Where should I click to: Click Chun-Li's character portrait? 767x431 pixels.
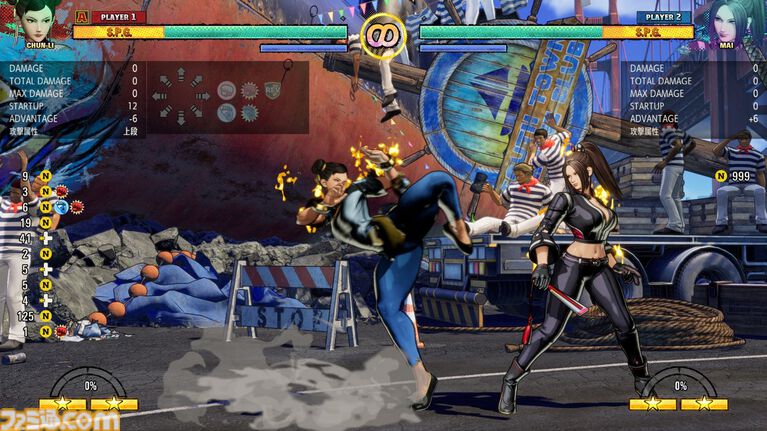point(35,22)
